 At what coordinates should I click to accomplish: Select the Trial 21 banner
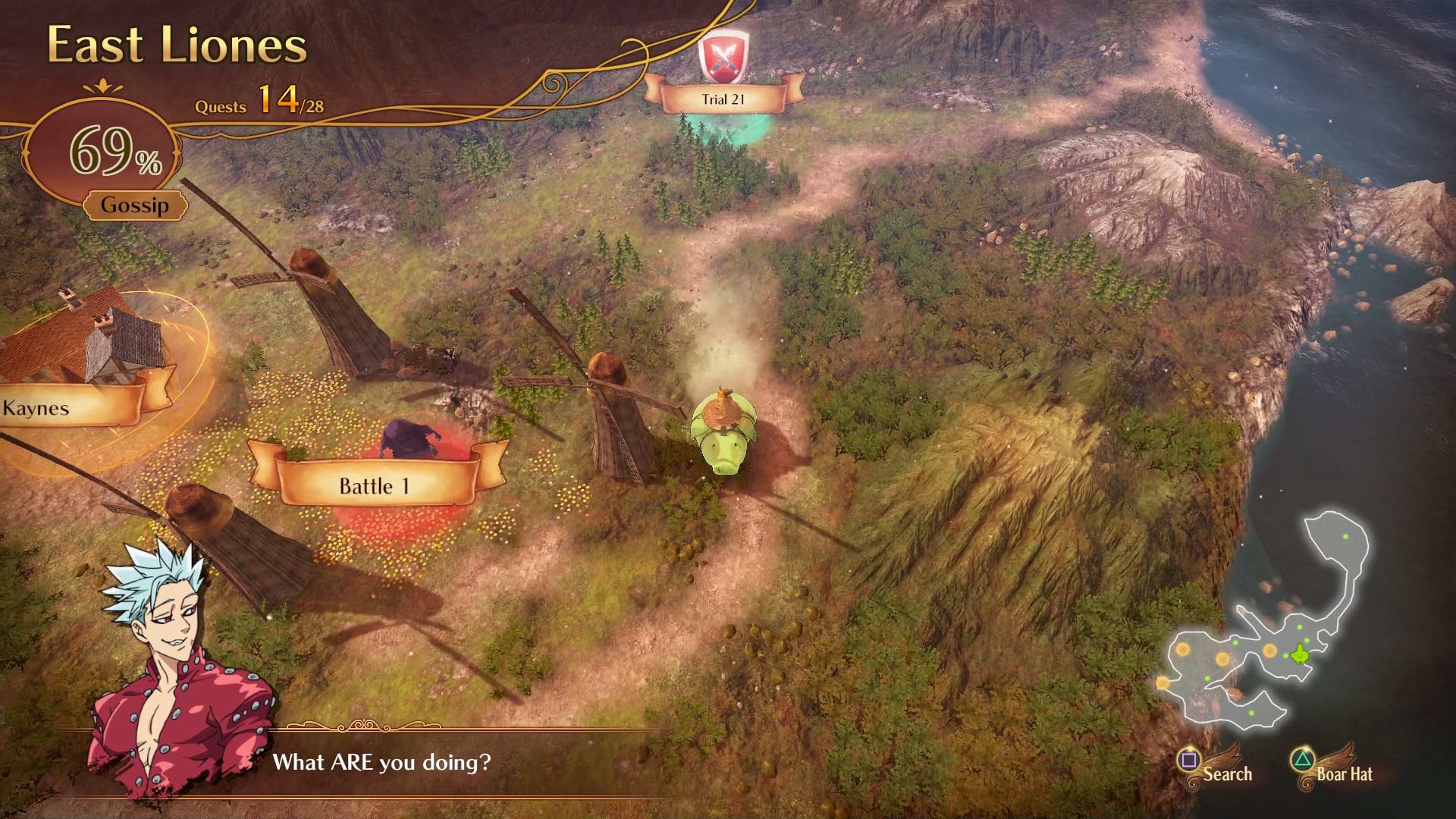point(722,97)
